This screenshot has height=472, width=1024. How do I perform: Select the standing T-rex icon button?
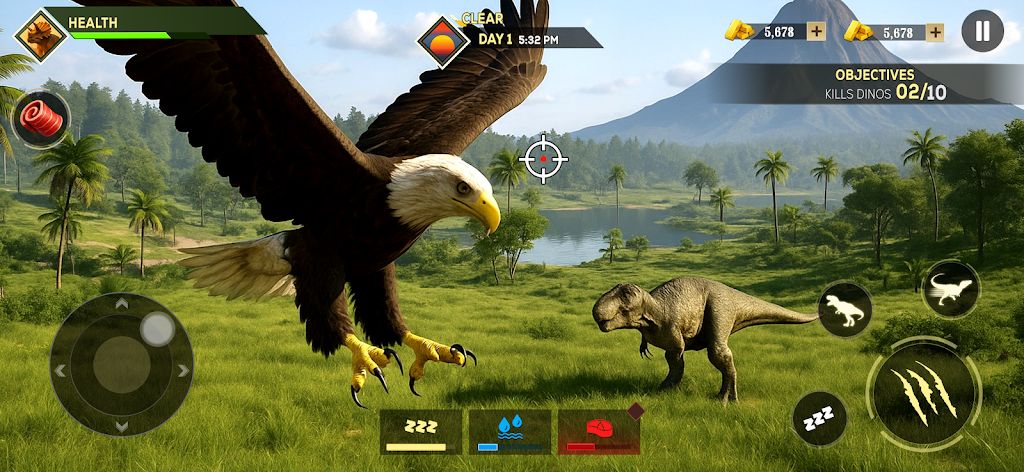(845, 309)
